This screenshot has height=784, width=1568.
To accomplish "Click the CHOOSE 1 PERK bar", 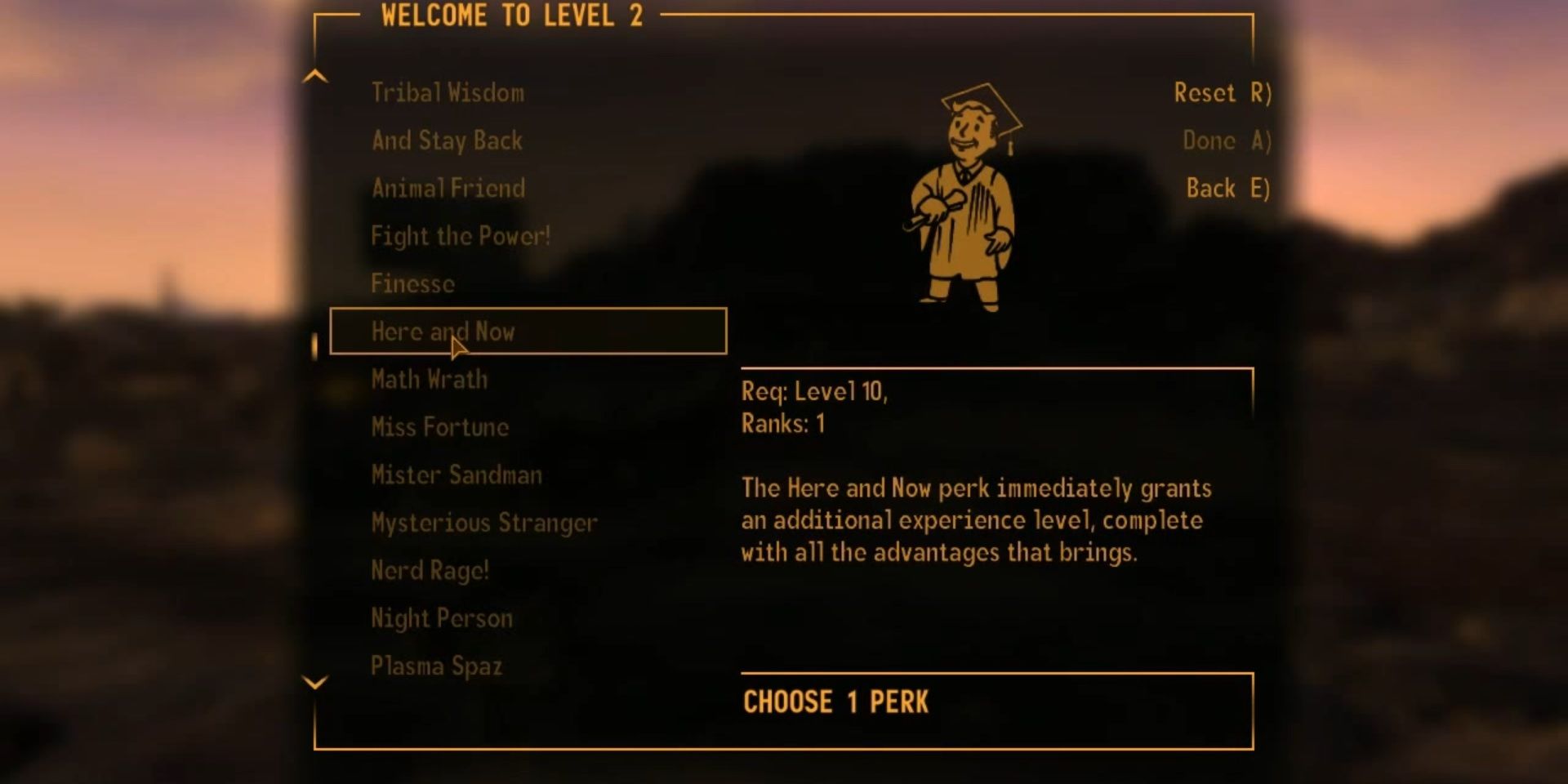I will 836,701.
